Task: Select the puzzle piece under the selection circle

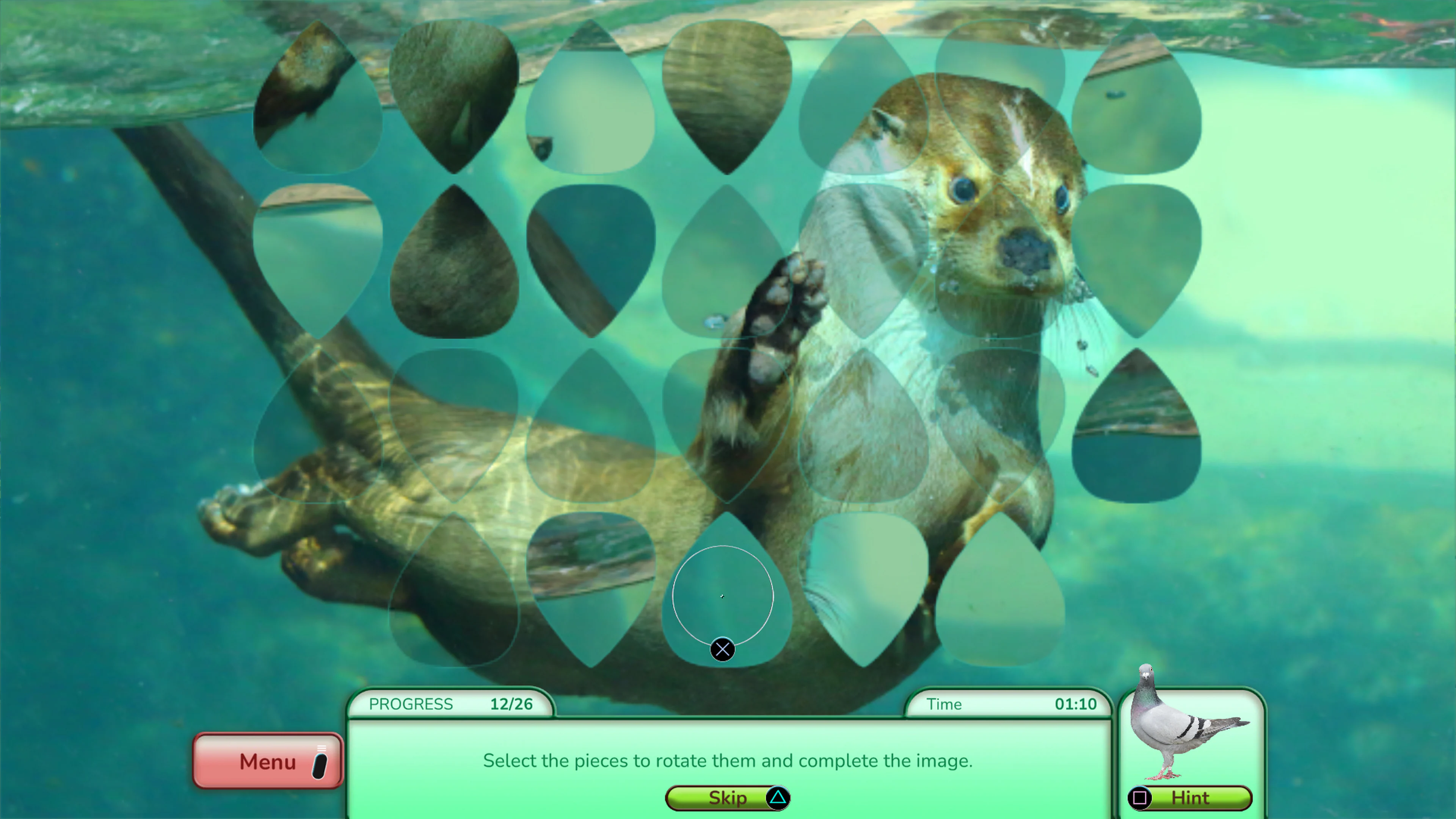Action: [722, 595]
